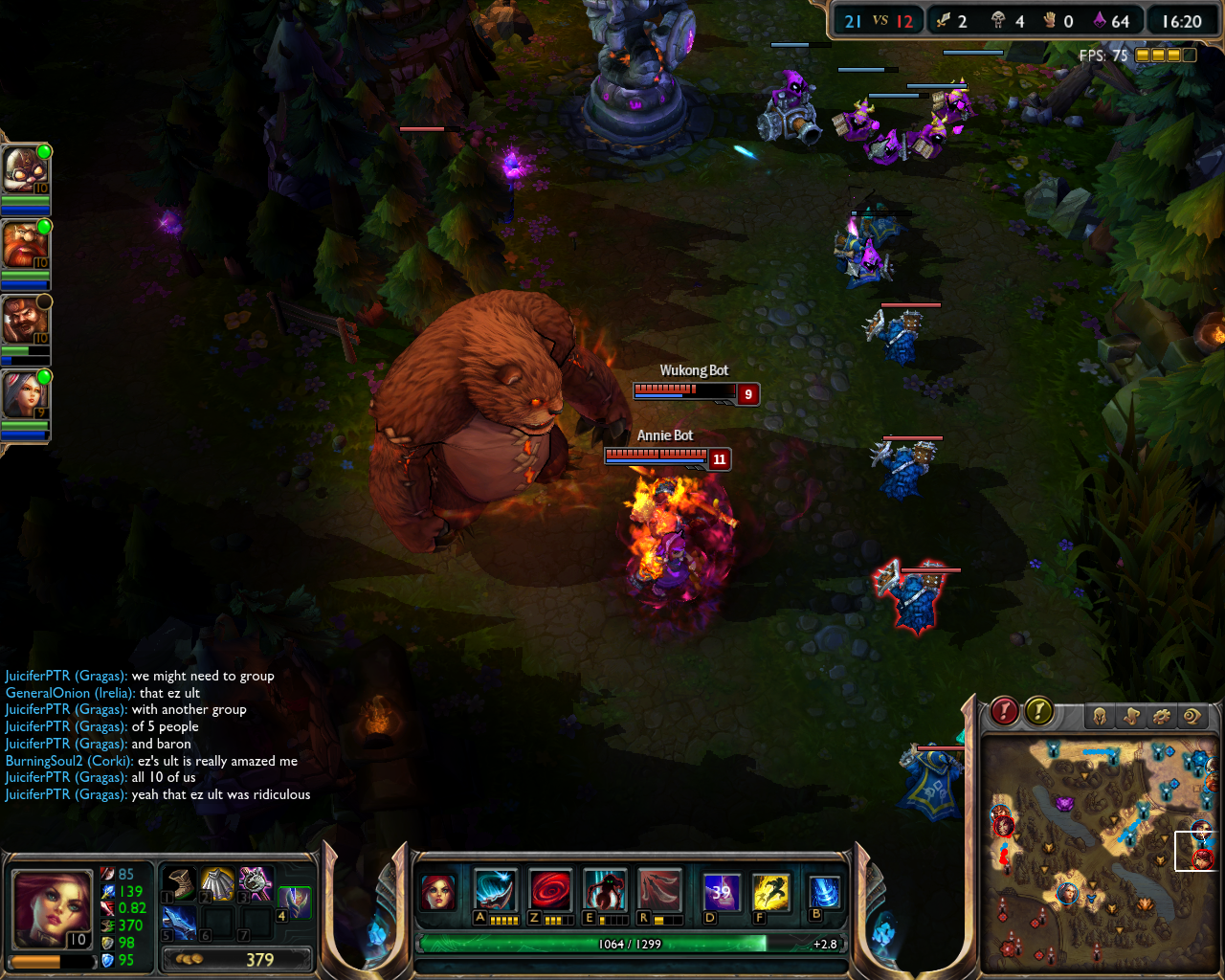Viewport: 1225px width, 980px height.
Task: Activate the yellow Flash summoner spell
Action: tap(770, 892)
